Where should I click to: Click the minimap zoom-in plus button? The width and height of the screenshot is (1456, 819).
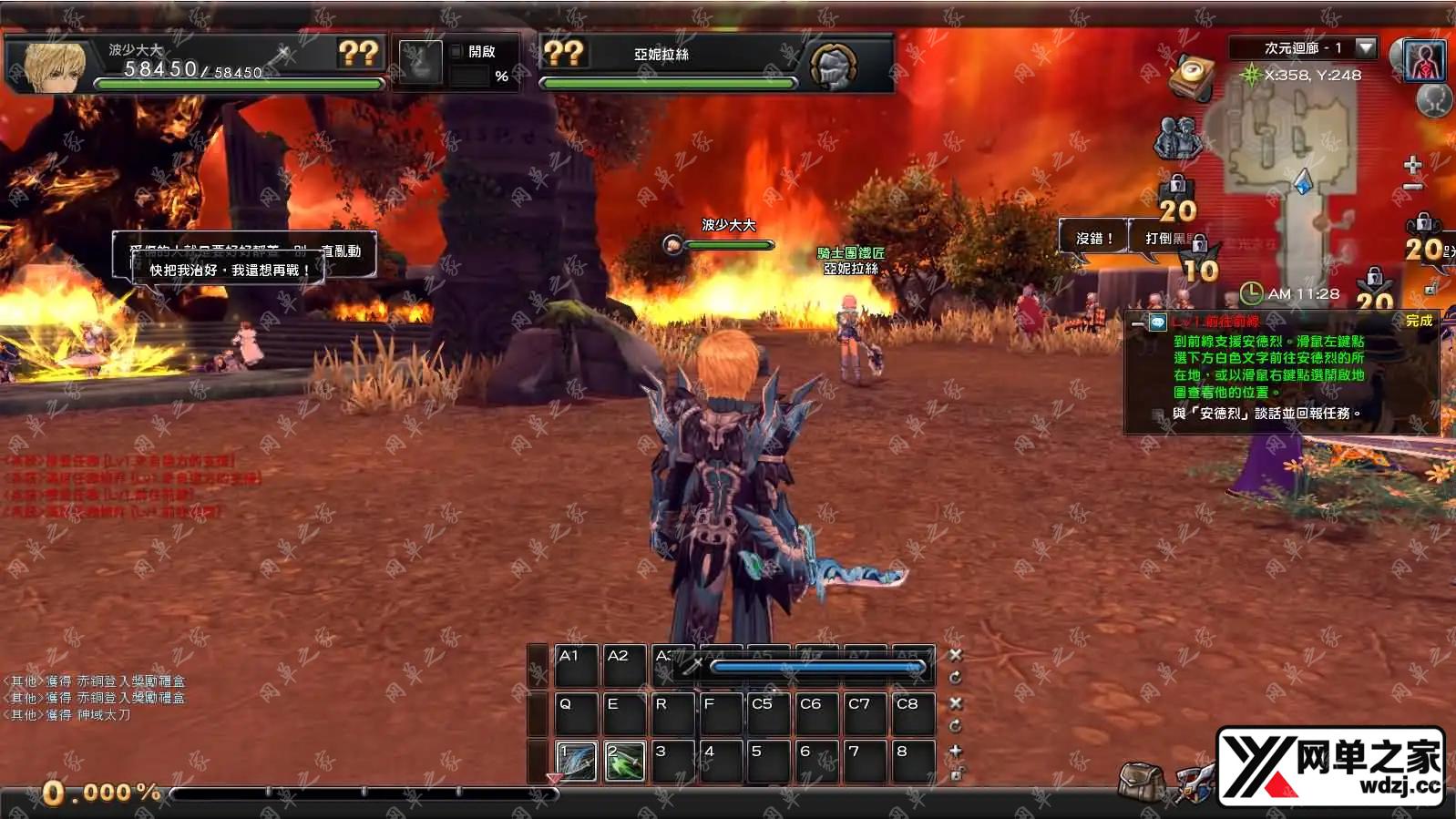coord(1412,165)
